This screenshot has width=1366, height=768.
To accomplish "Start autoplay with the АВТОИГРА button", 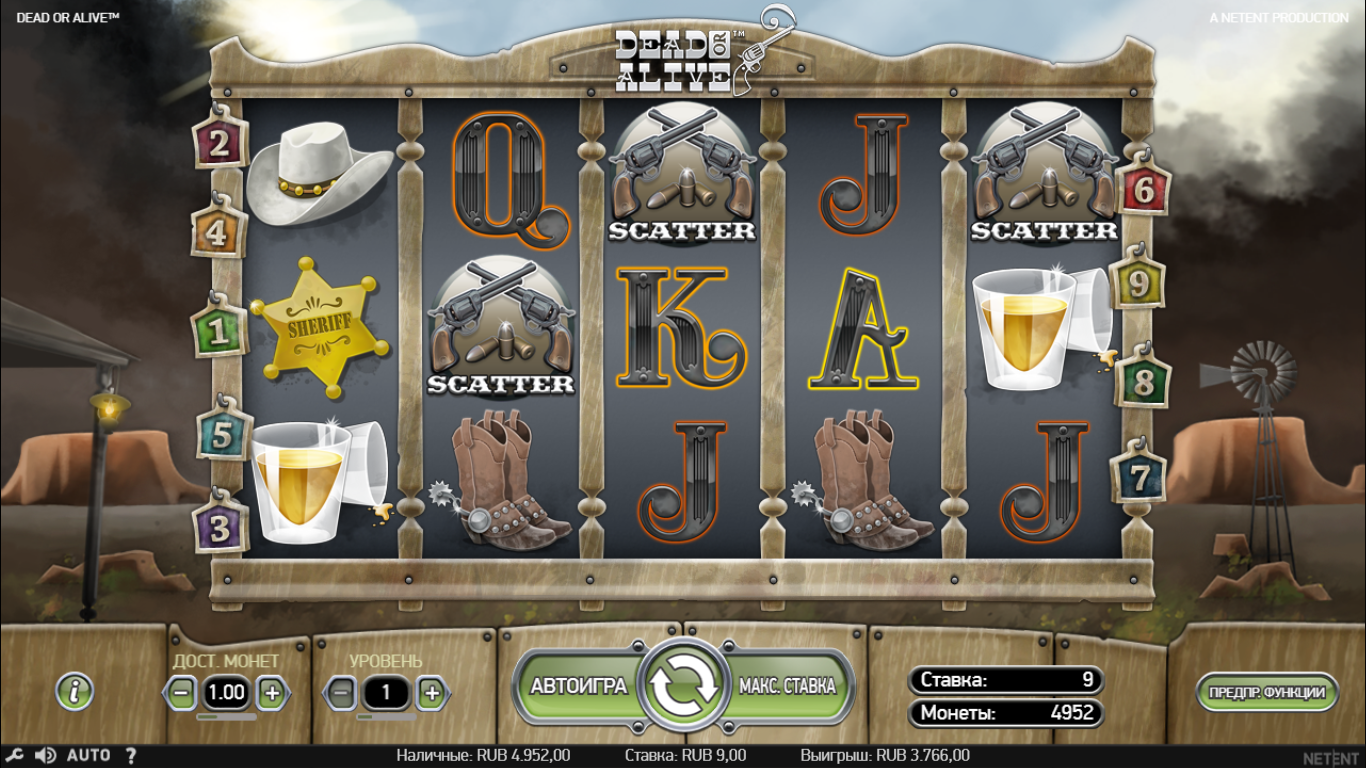I will [x=578, y=686].
